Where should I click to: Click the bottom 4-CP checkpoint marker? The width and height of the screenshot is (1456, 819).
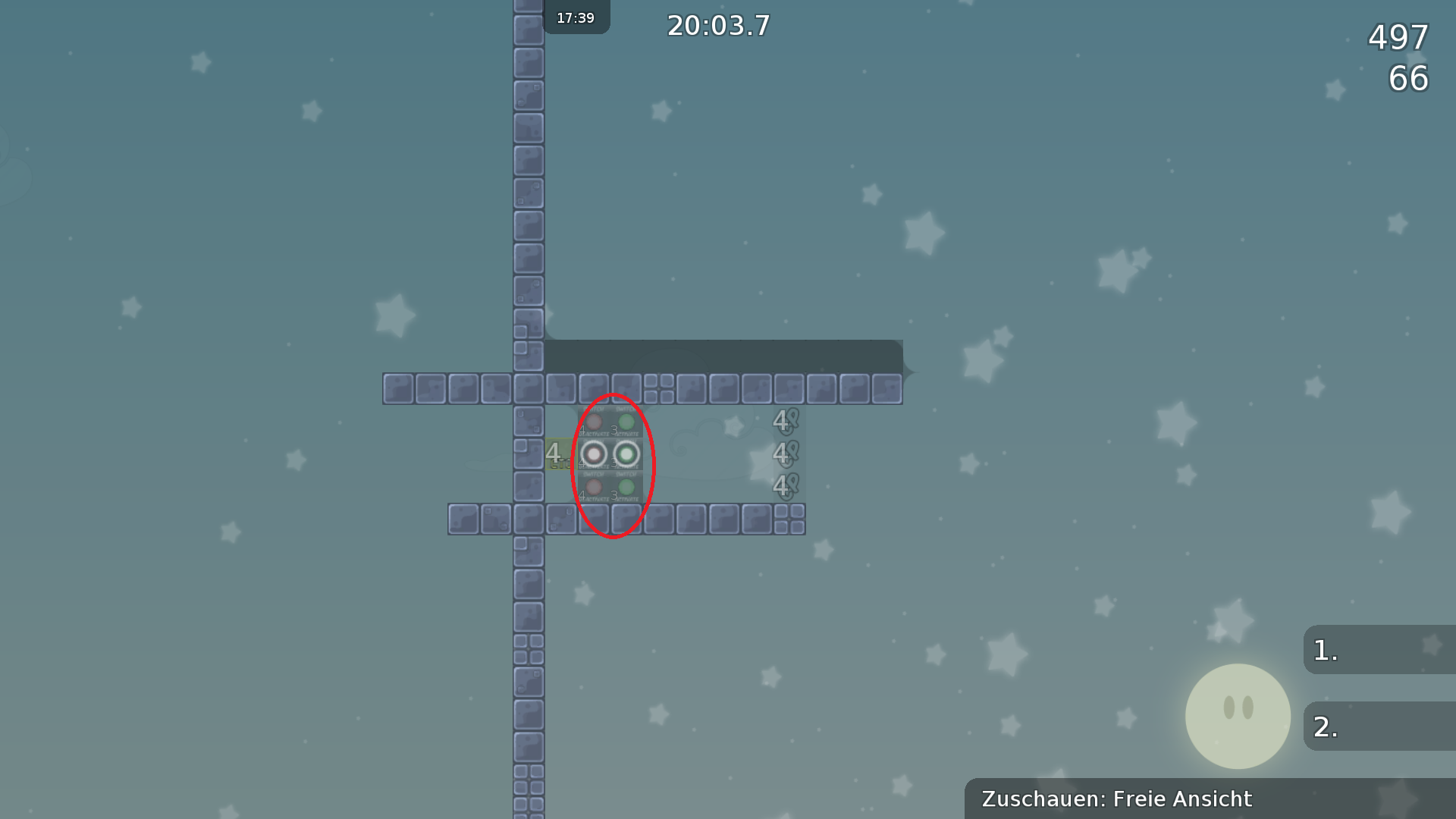coord(786,487)
